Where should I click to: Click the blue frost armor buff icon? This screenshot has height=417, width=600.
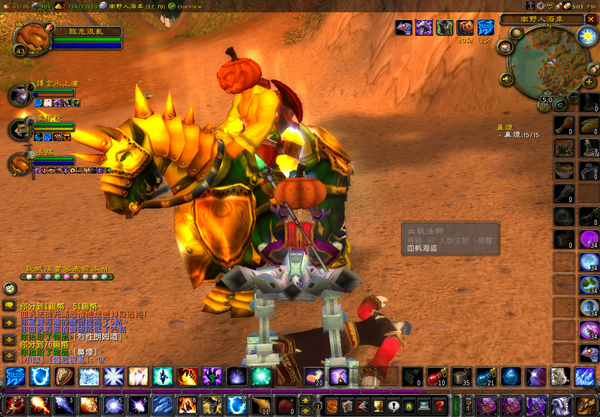[486, 28]
